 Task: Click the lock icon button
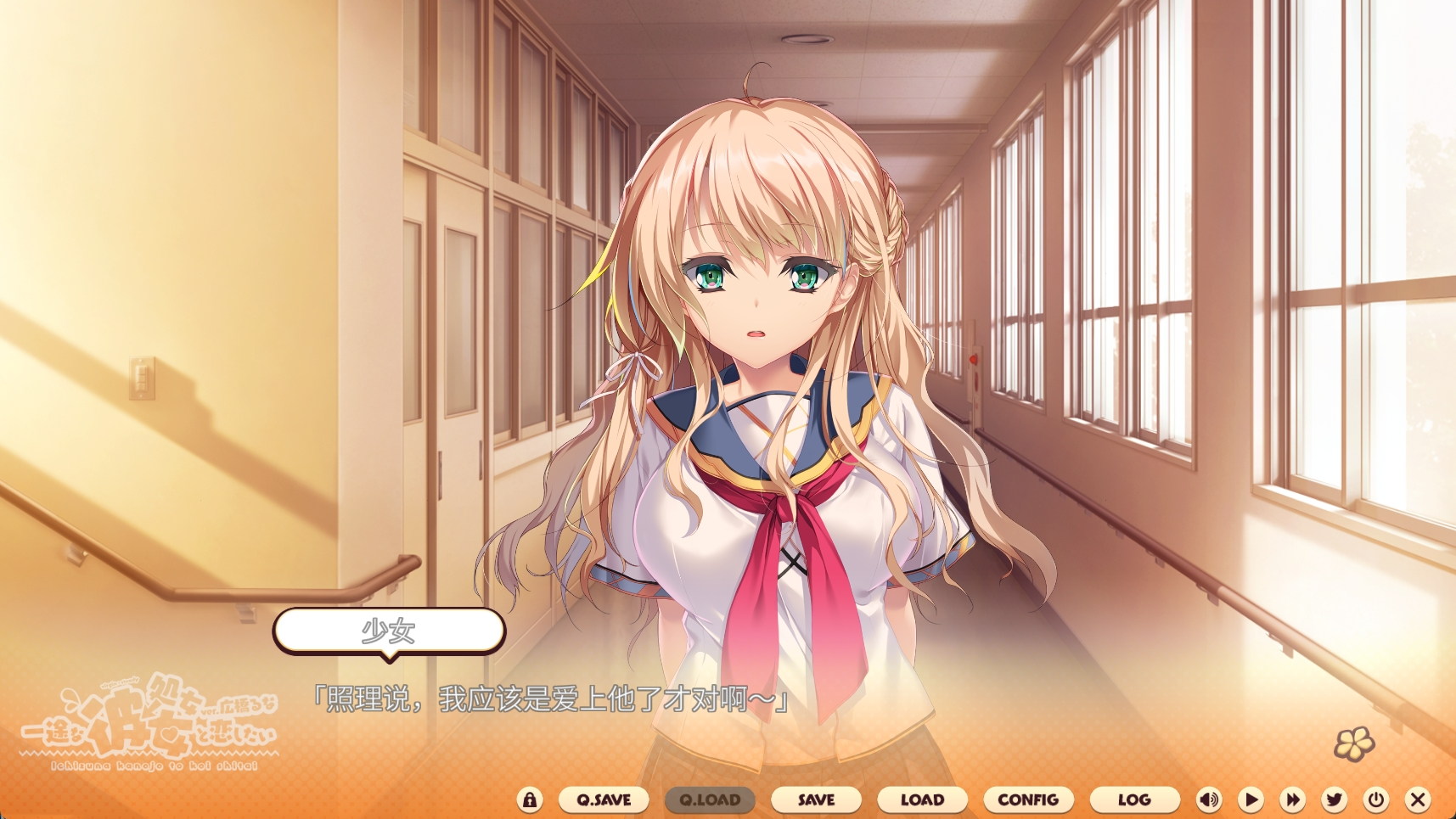pos(530,799)
